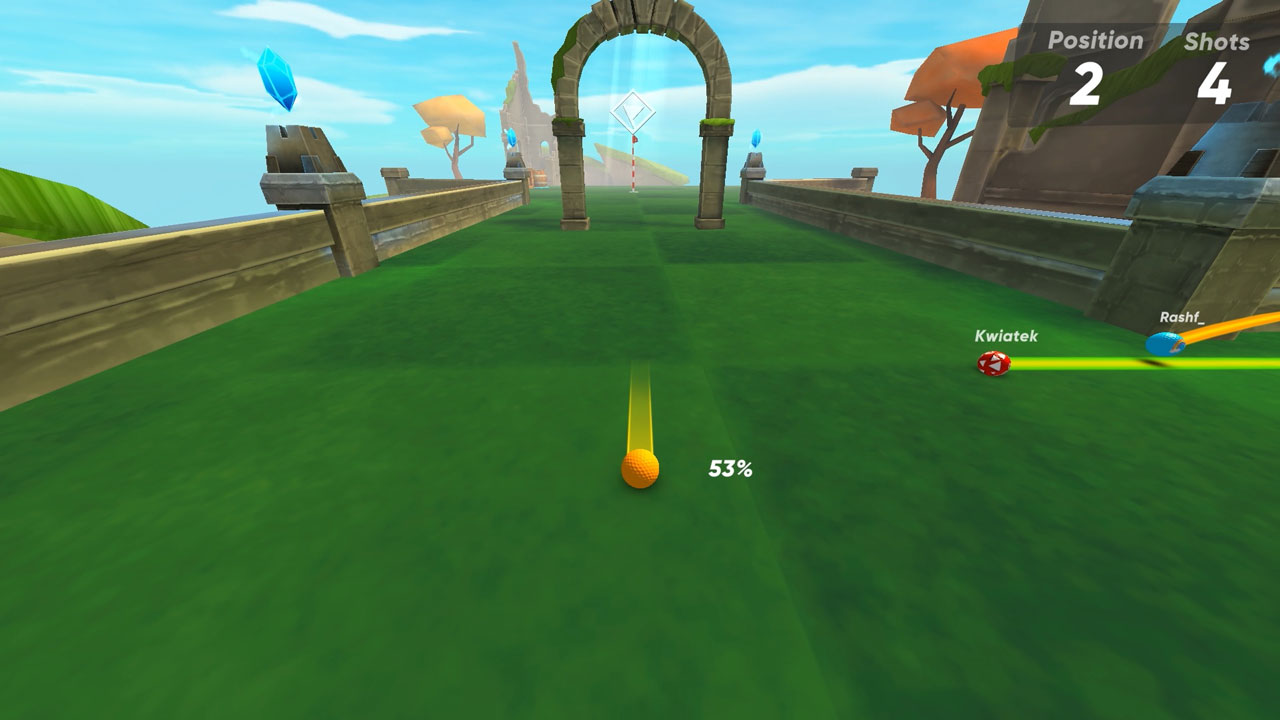Image resolution: width=1280 pixels, height=720 pixels.
Task: Click Rashf_'s orange progress trail
Action: (x=1230, y=330)
